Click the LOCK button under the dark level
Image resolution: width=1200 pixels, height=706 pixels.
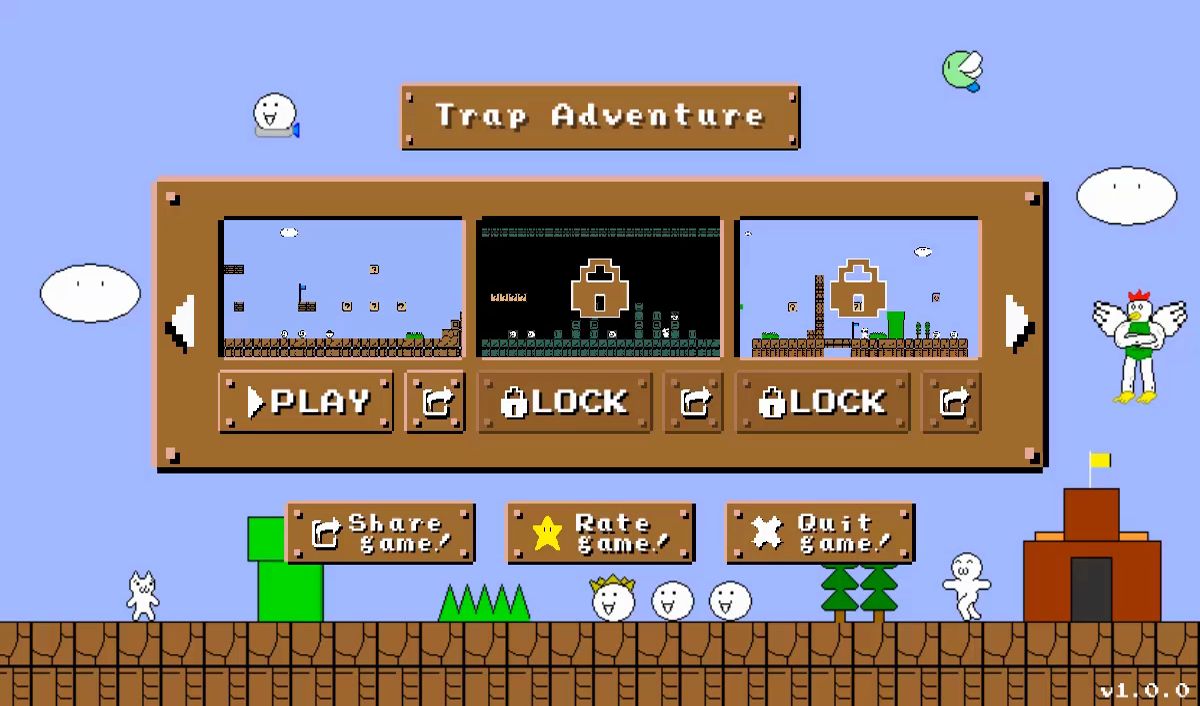pyautogui.click(x=565, y=402)
